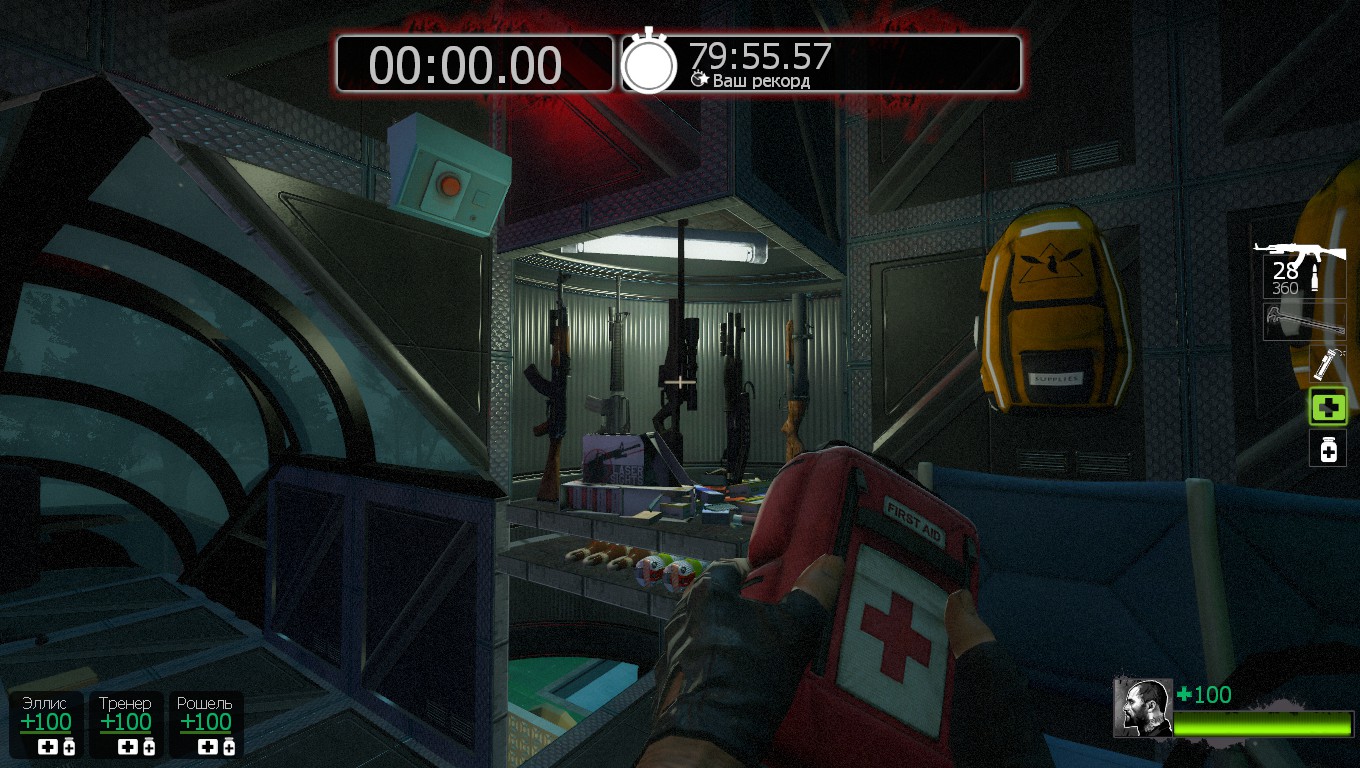Viewport: 1360px width, 768px height.
Task: Select the Тренер teammate panel
Action: click(126, 724)
